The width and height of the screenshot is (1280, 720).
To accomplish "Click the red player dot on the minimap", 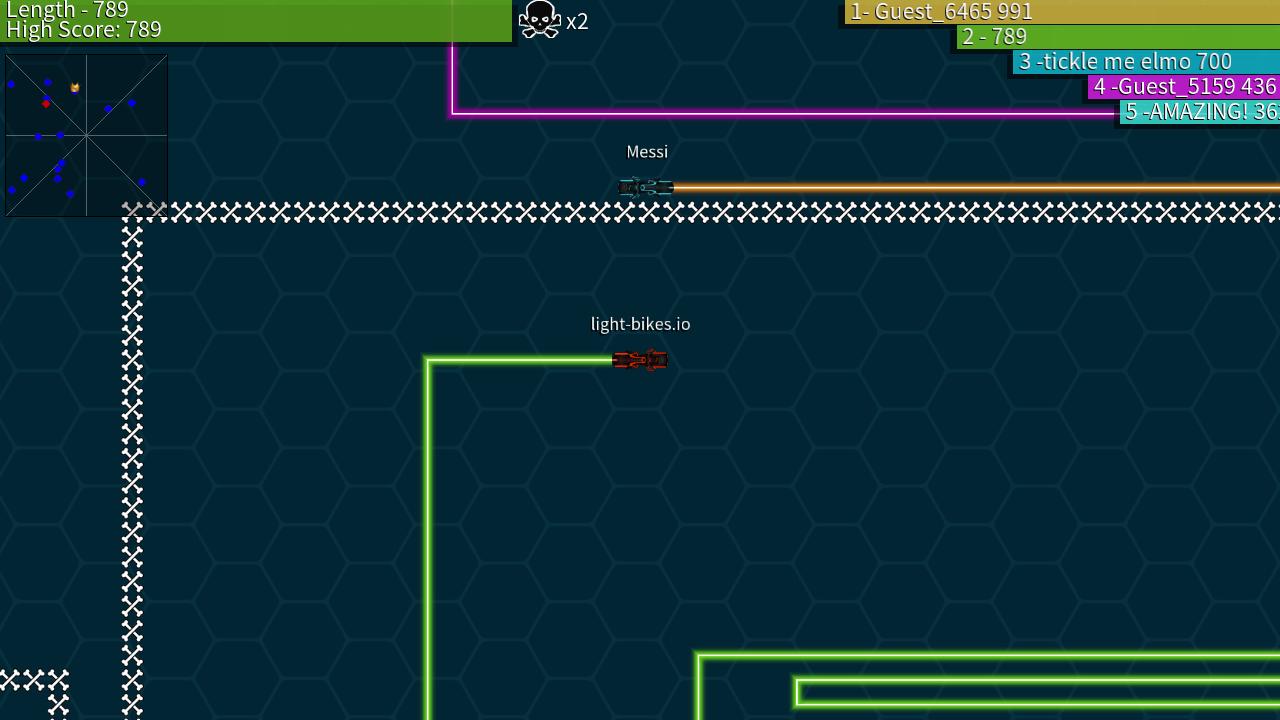I will pyautogui.click(x=44, y=102).
